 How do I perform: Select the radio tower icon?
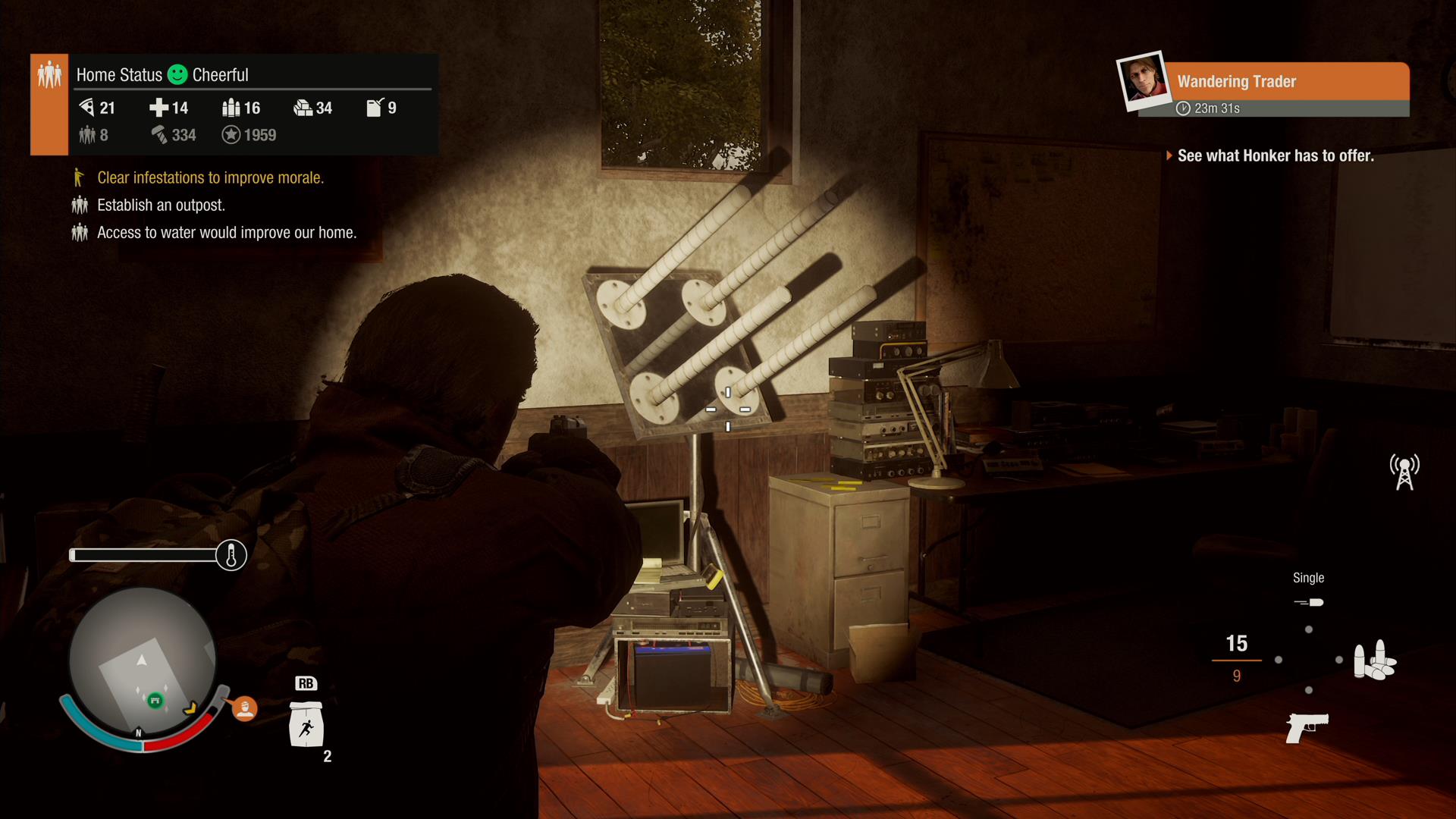[1404, 472]
